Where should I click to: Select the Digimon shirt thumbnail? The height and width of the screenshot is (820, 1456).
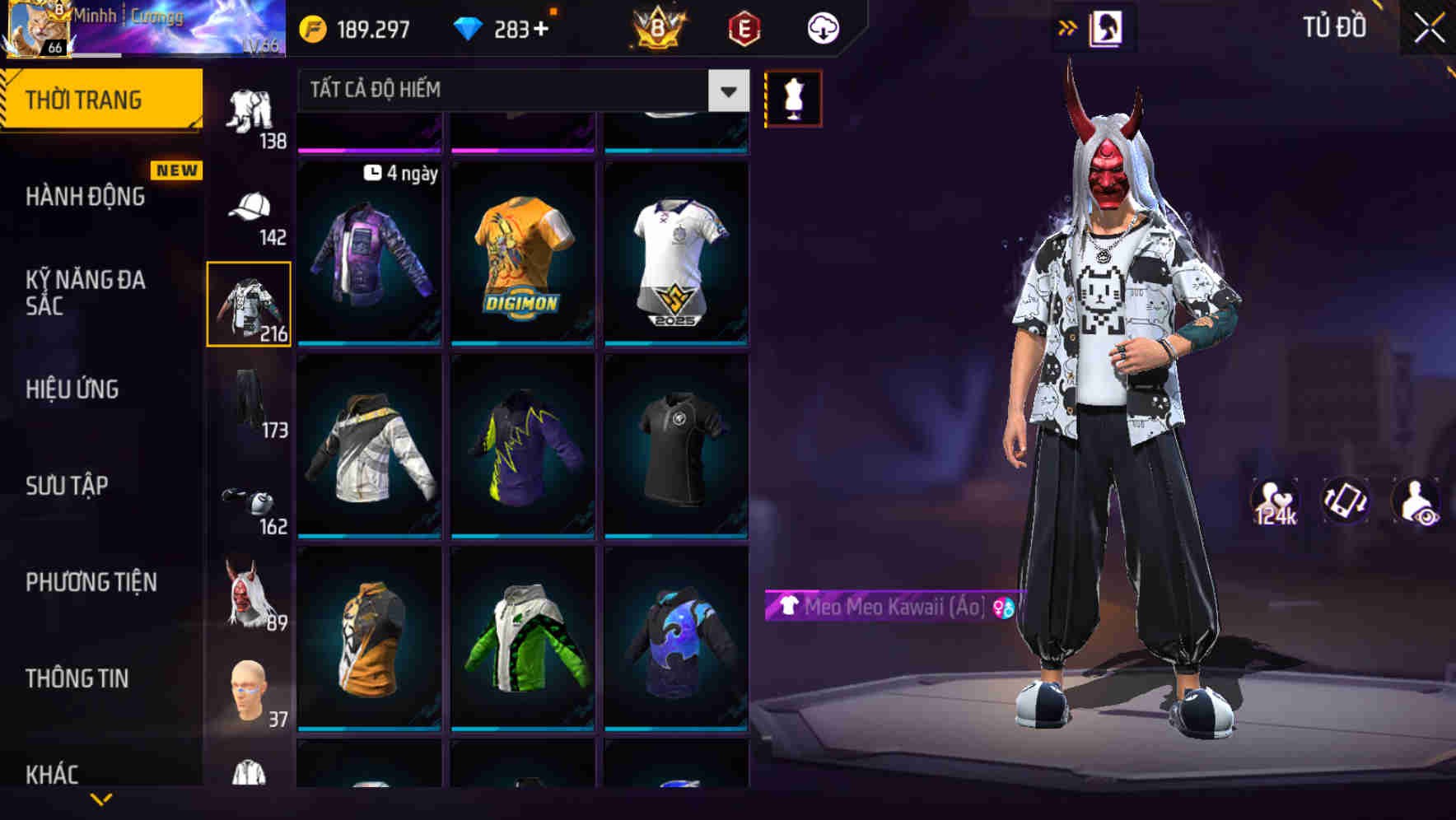click(522, 253)
